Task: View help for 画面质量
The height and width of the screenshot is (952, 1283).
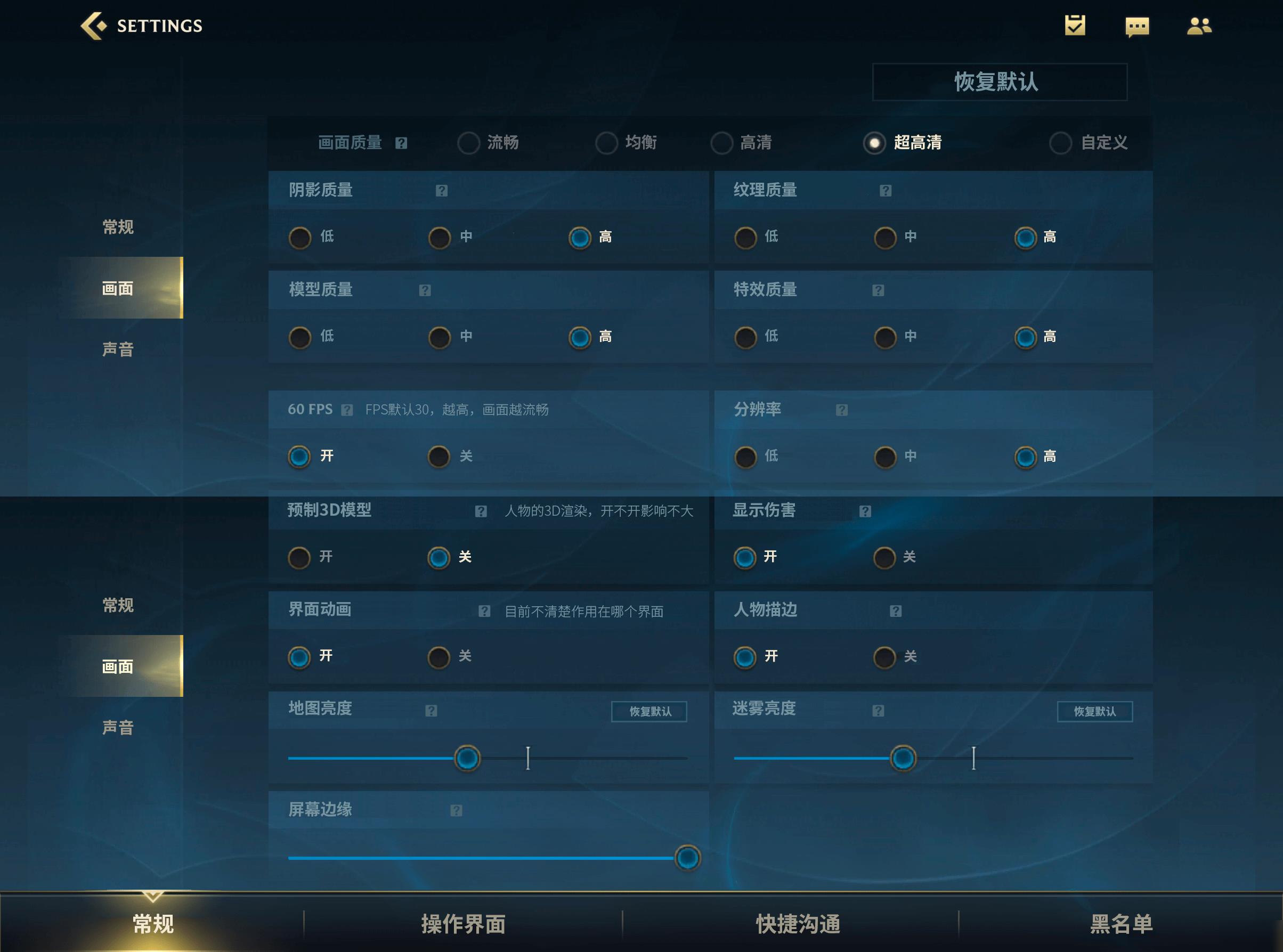Action: click(402, 143)
